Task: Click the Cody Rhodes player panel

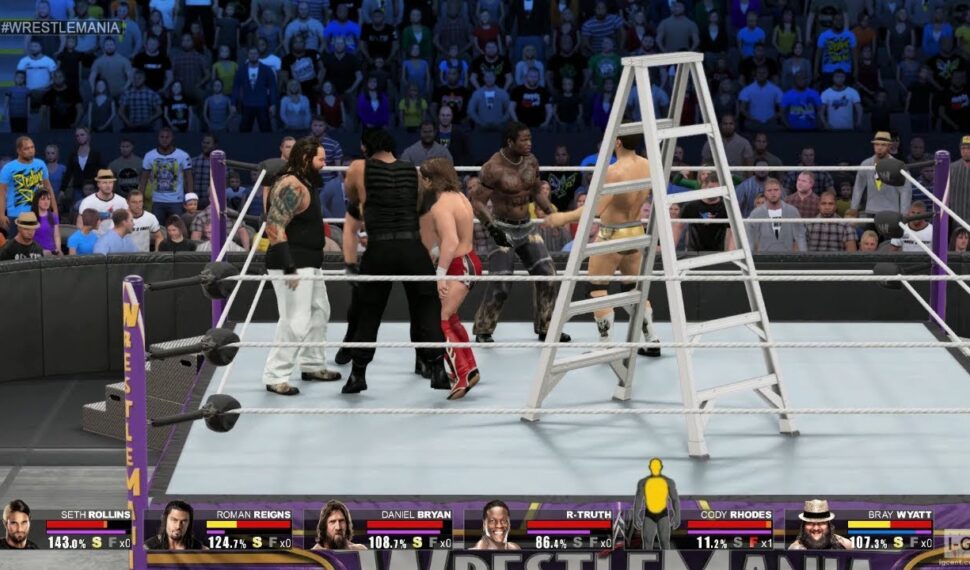Action: (x=729, y=528)
